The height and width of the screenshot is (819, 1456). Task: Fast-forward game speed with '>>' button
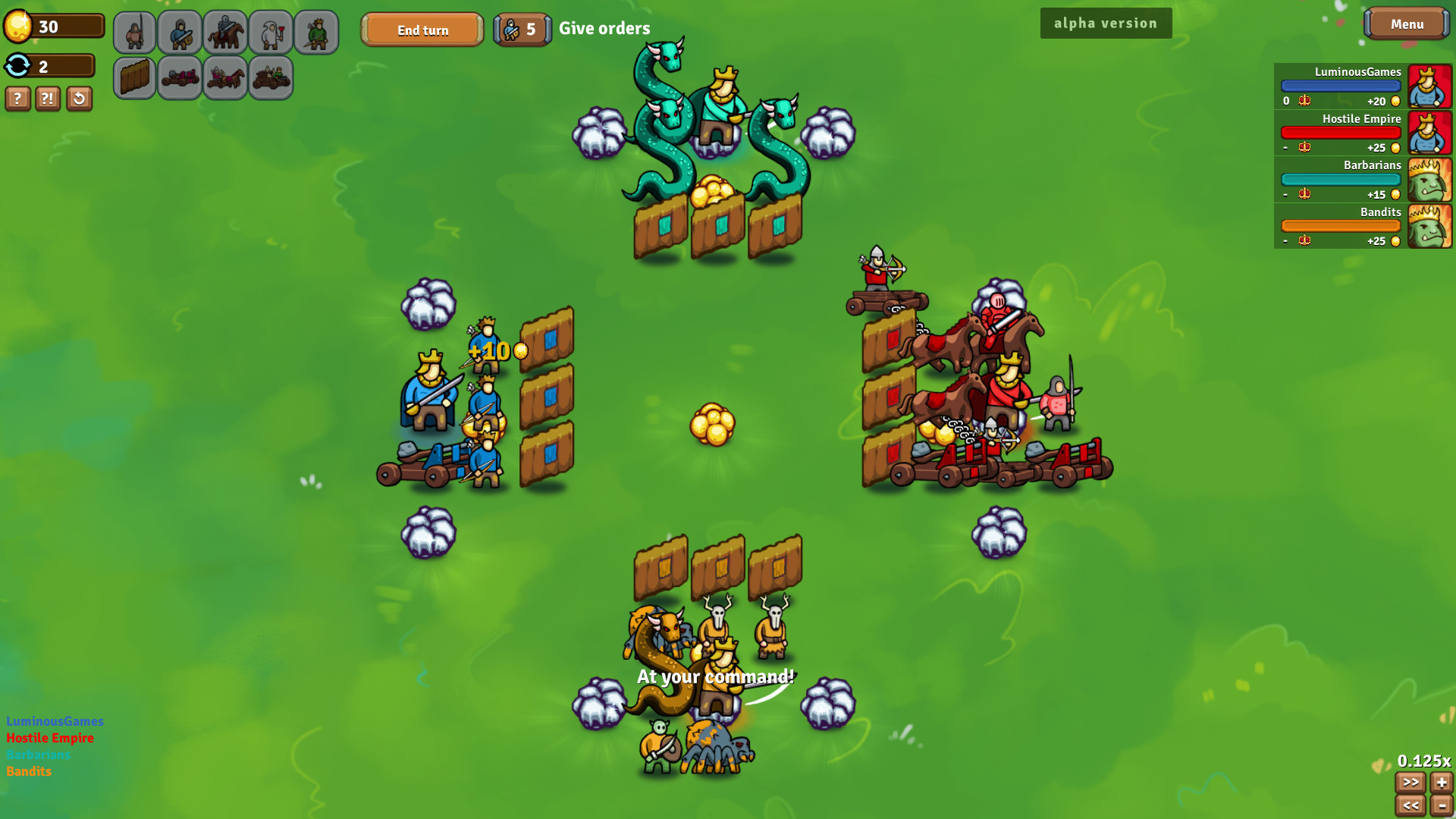tap(1411, 783)
